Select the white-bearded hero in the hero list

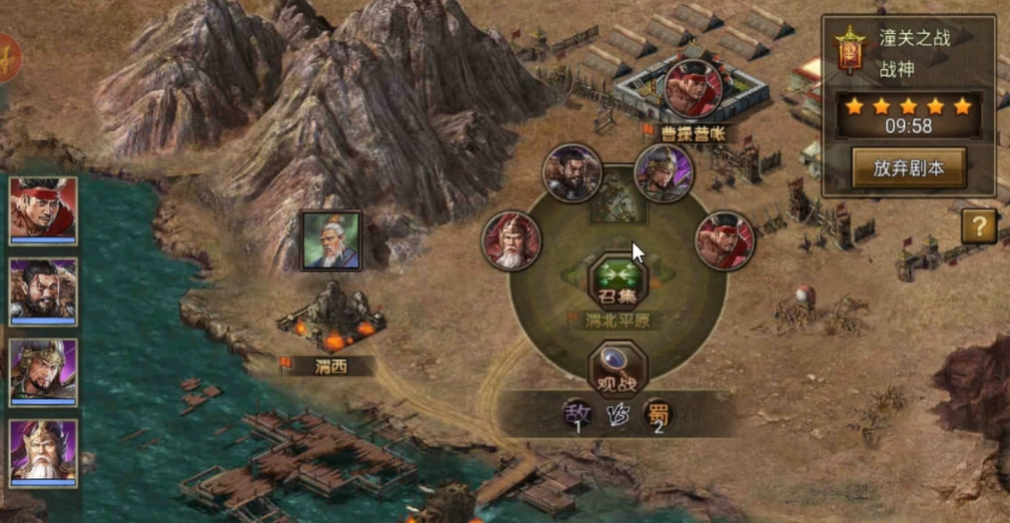tap(43, 451)
